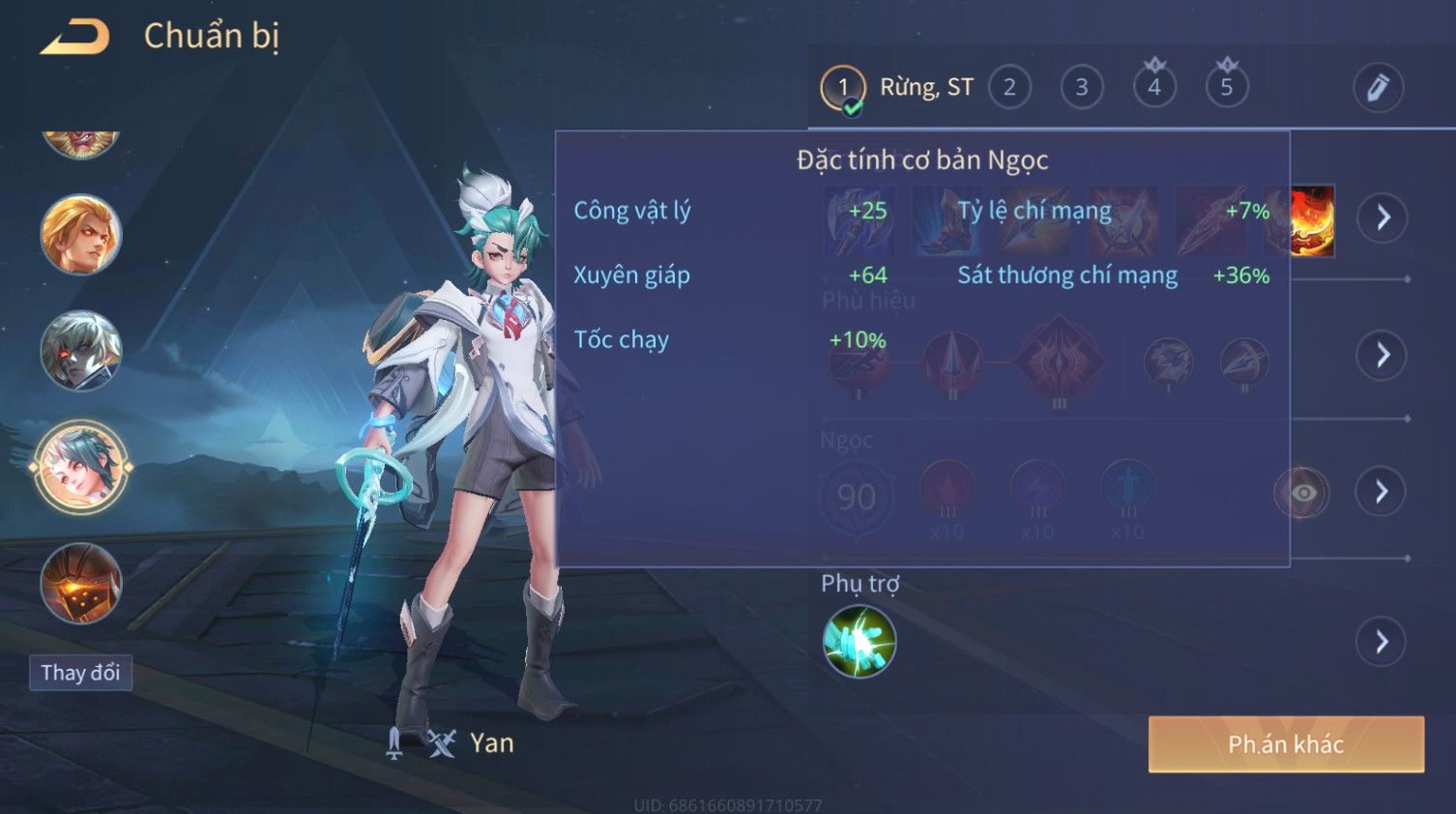
Task: Choose the white-haired red-eyed hero portrait
Action: coord(81,351)
